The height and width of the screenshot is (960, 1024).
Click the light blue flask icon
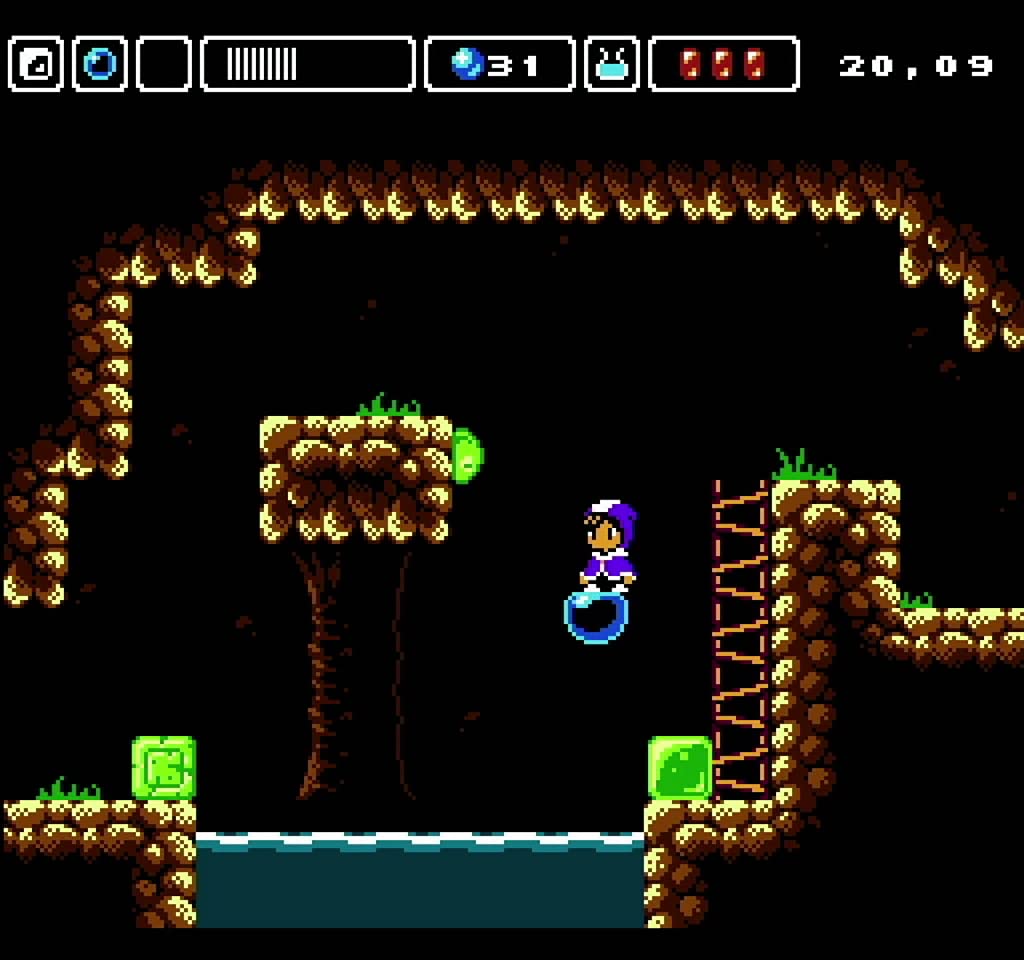tap(612, 65)
